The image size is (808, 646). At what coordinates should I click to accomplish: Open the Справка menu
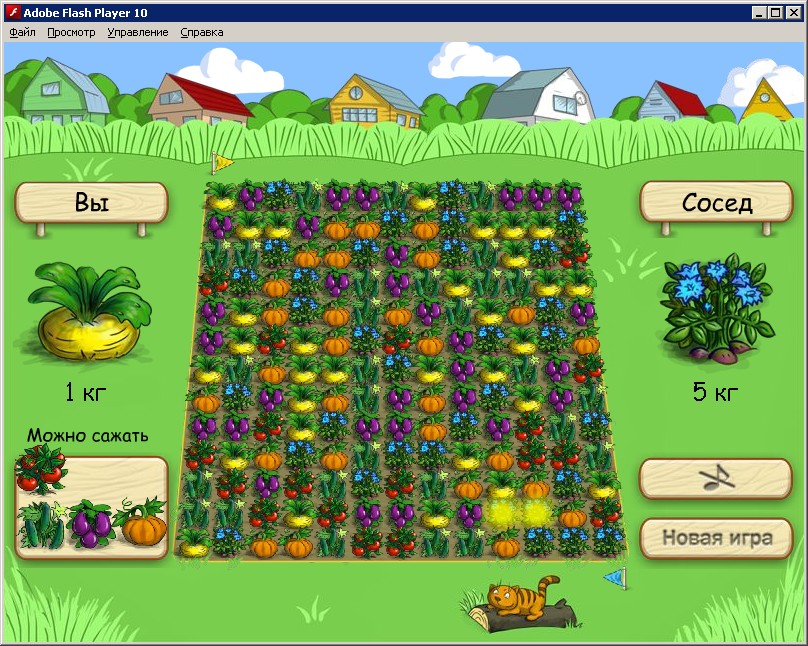click(x=202, y=32)
